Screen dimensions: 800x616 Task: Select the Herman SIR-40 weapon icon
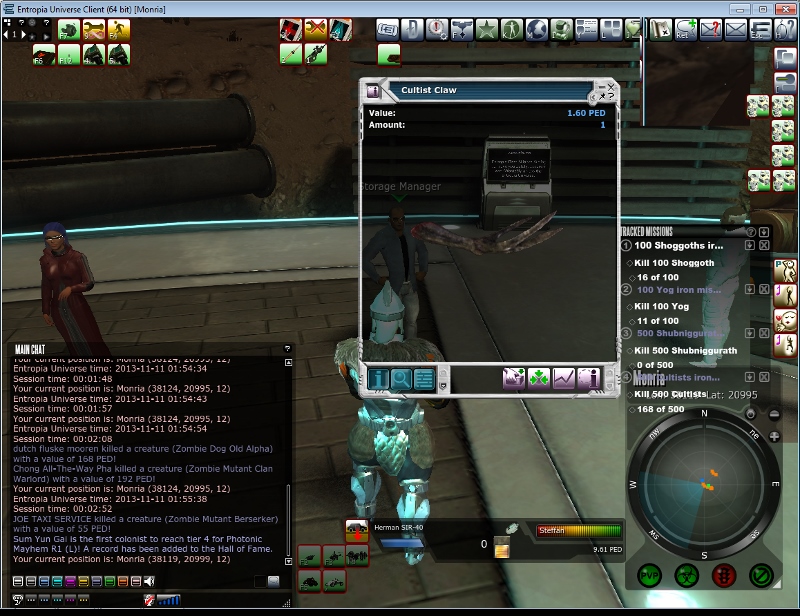click(x=356, y=530)
